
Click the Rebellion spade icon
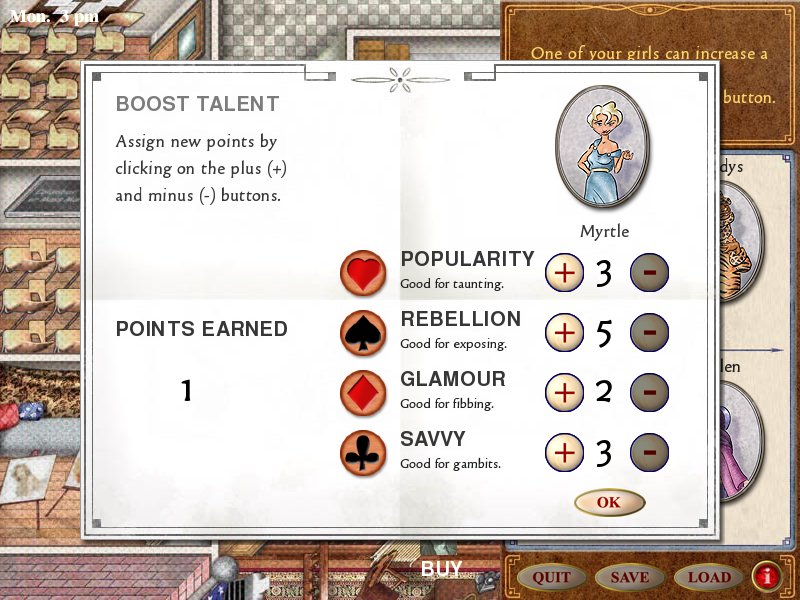pyautogui.click(x=364, y=333)
